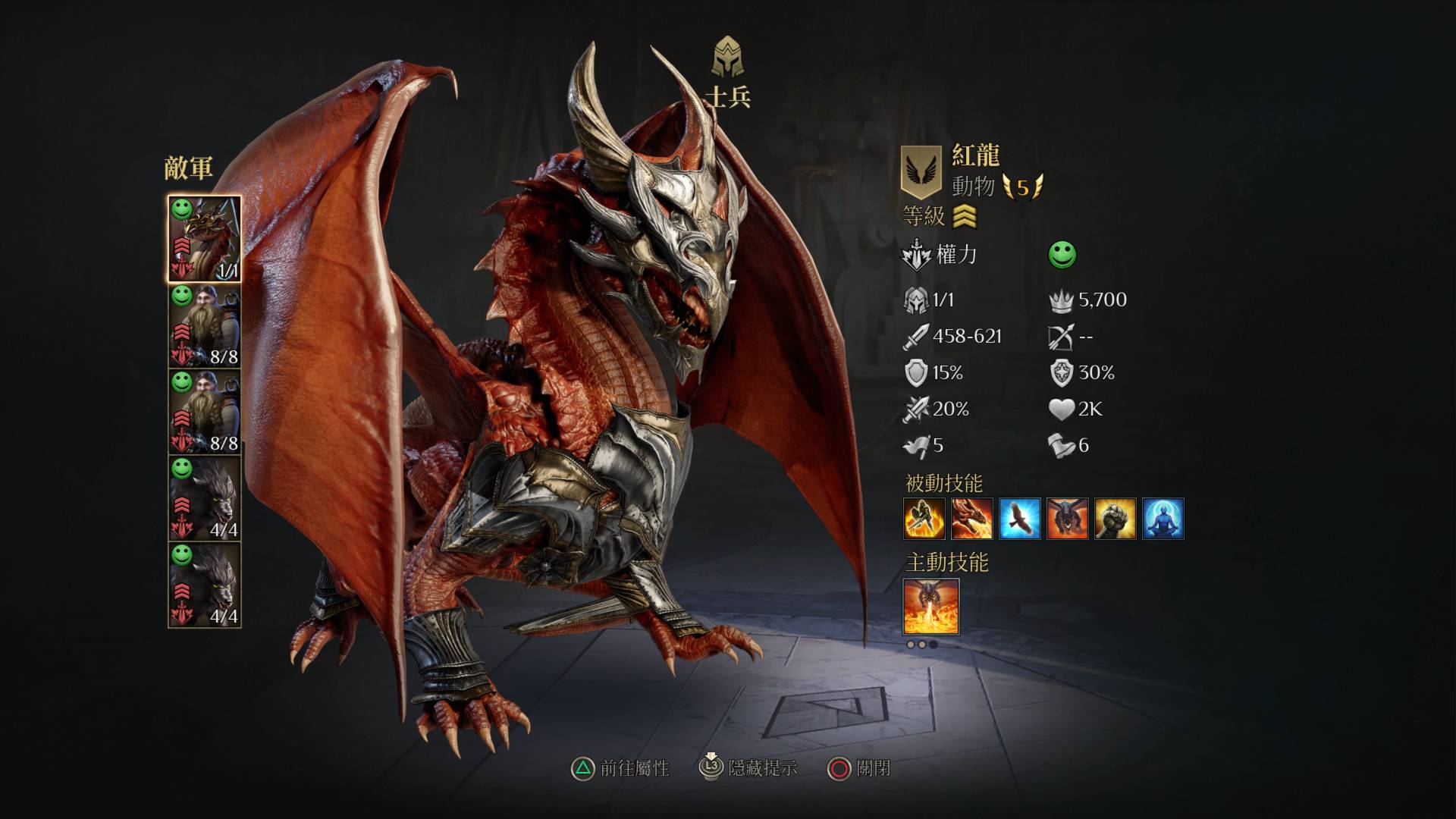Screen dimensions: 1456x819
Task: Select the dragon fire breath active skill
Action: [931, 607]
